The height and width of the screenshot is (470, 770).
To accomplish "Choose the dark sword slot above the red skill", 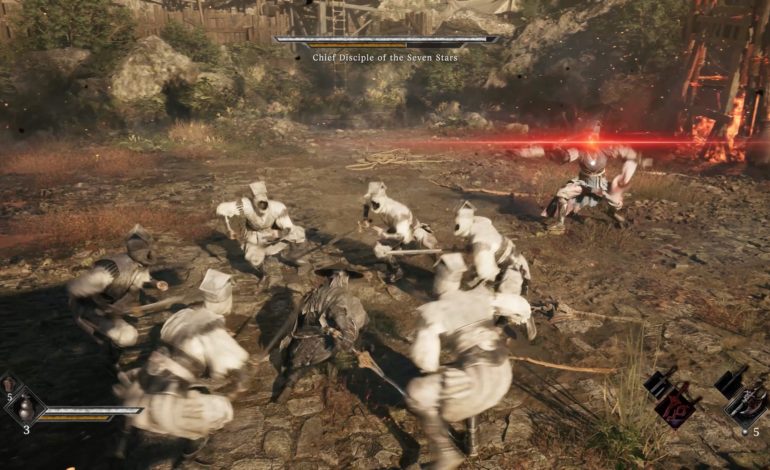I will [x=658, y=384].
